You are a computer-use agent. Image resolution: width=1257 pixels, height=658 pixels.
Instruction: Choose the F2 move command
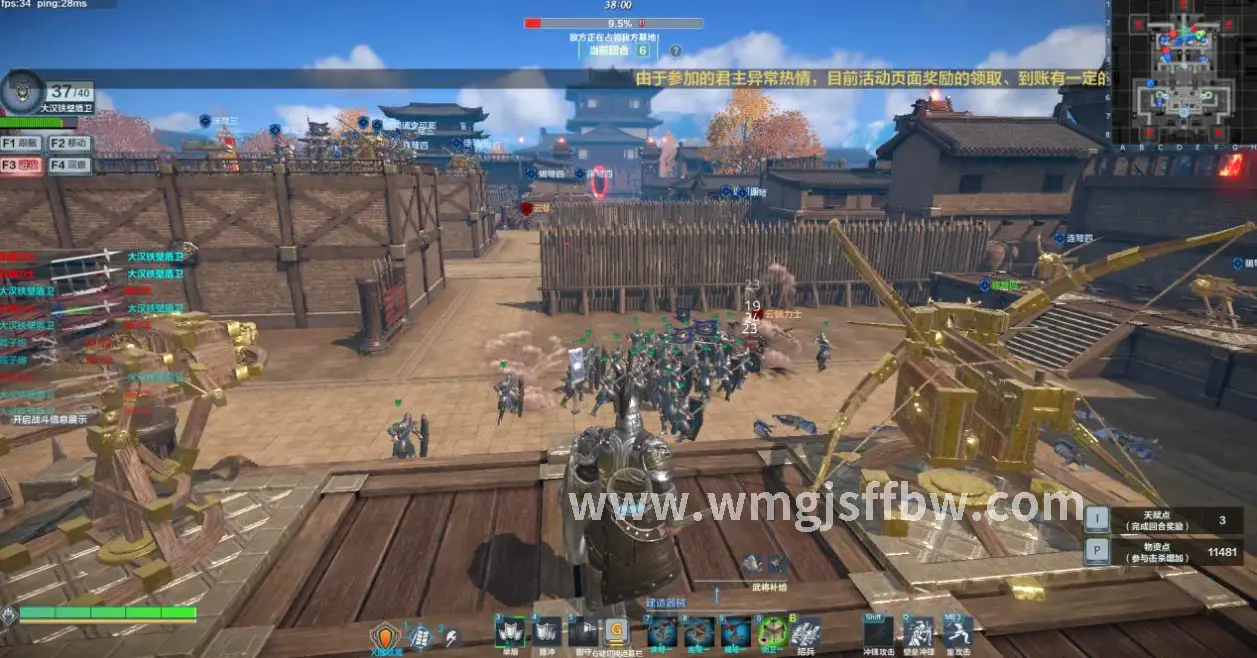pyautogui.click(x=70, y=144)
